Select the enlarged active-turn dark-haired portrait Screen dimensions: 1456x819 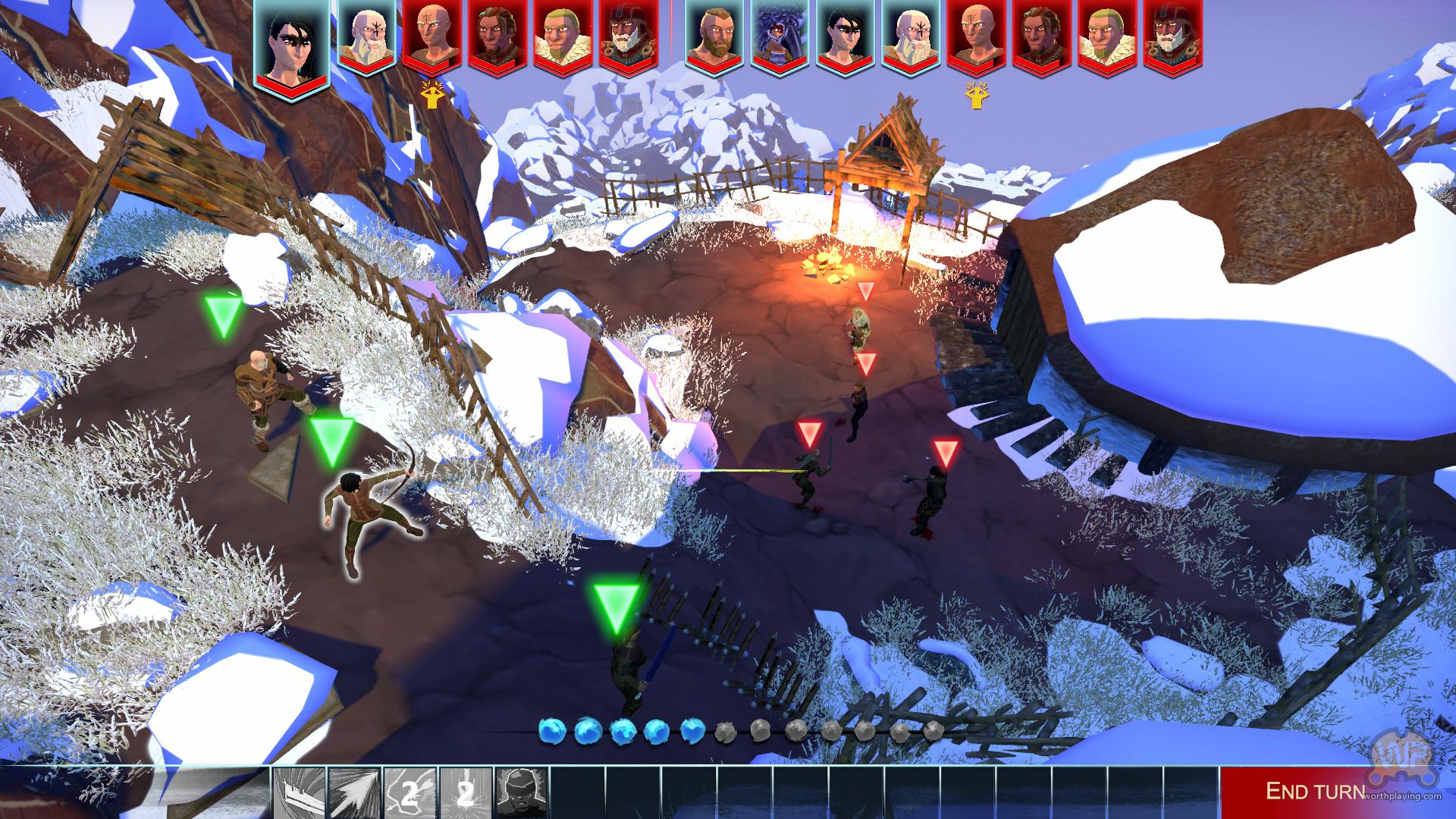pyautogui.click(x=290, y=43)
